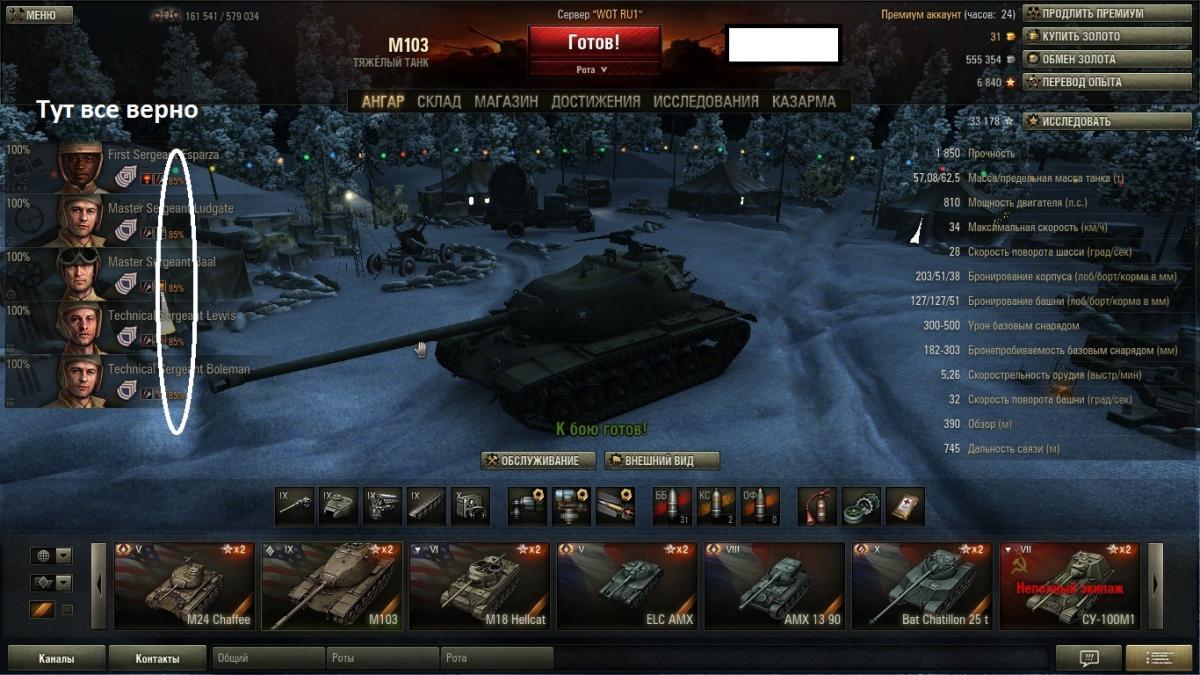Select the Bat Chatillon 25 t tank
The width and height of the screenshot is (1200, 675).
pos(921,586)
